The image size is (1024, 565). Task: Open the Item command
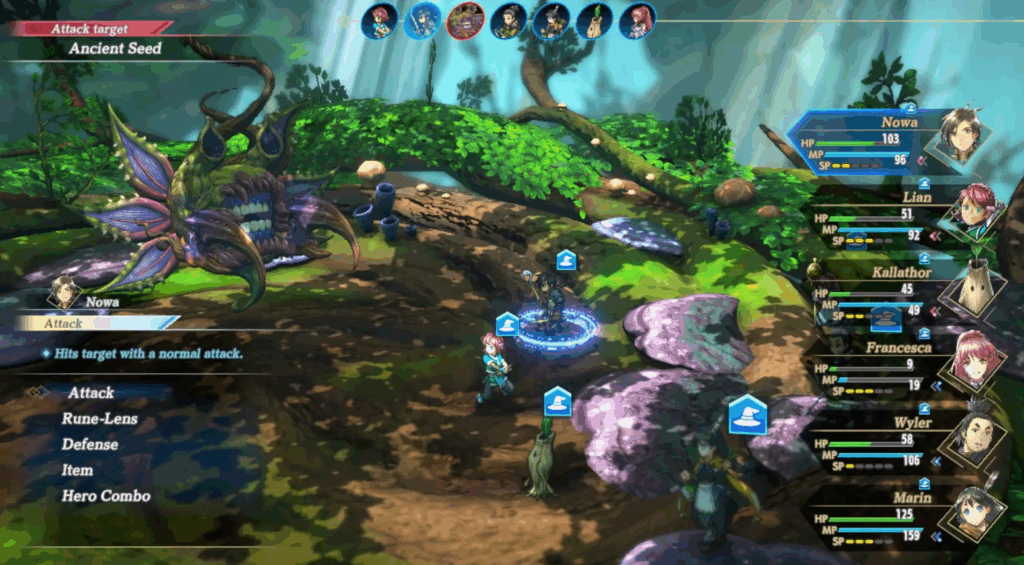[77, 470]
